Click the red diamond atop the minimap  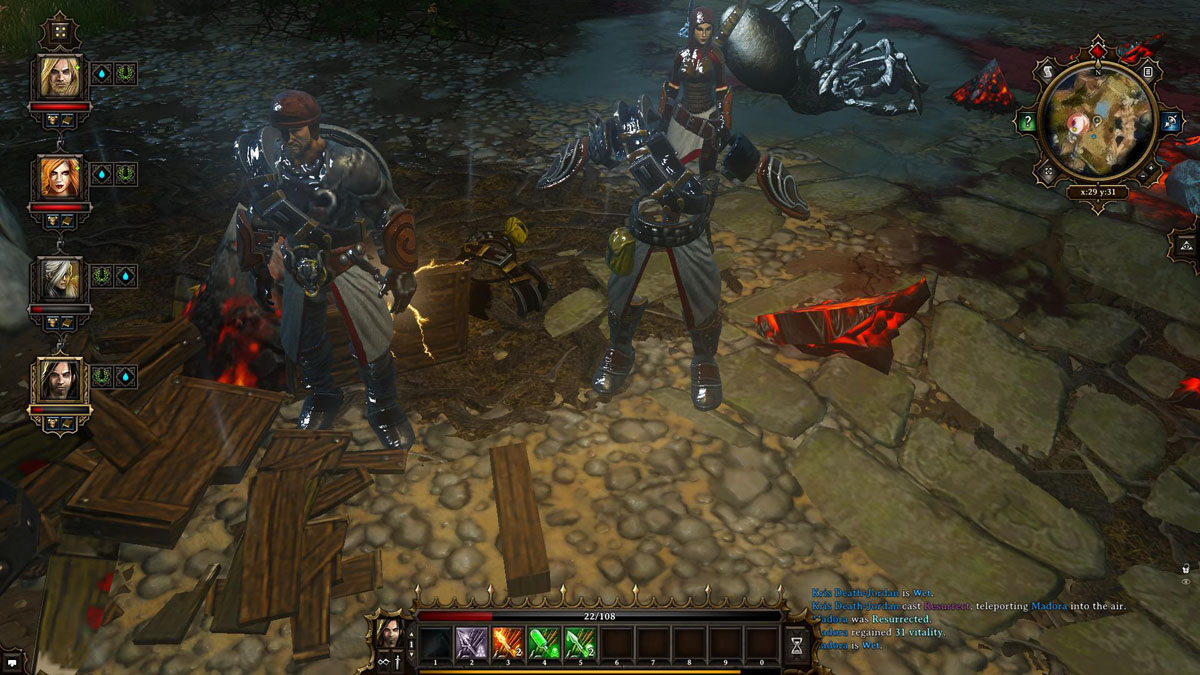(1097, 48)
